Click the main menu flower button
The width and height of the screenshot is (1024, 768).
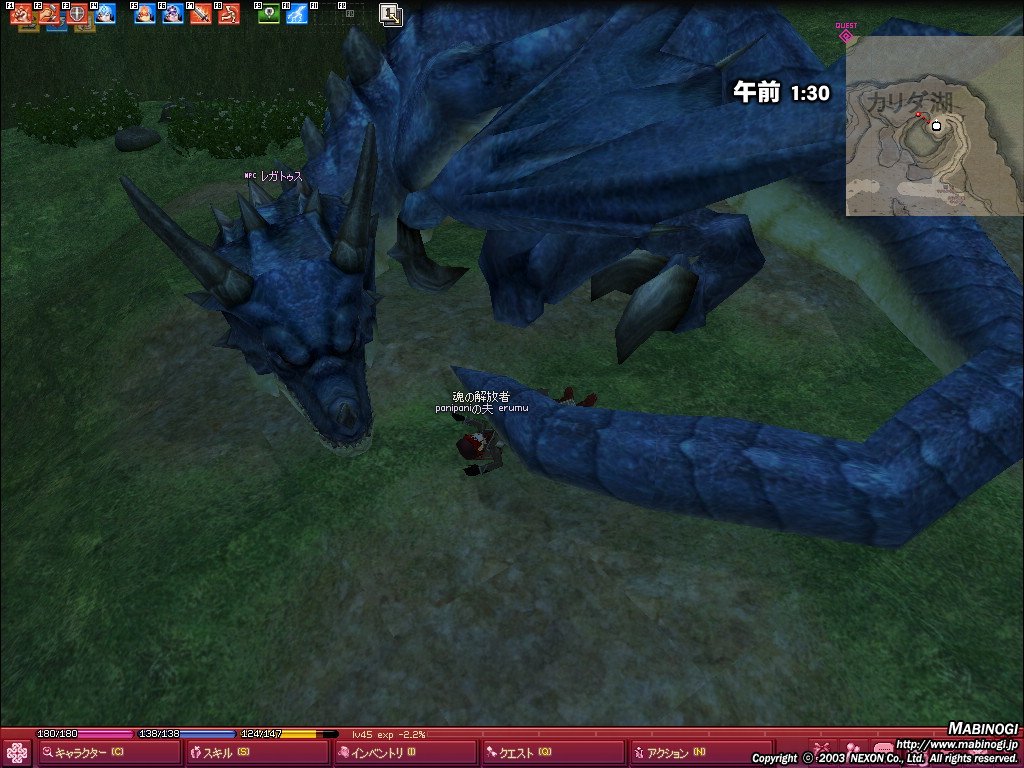point(17,753)
